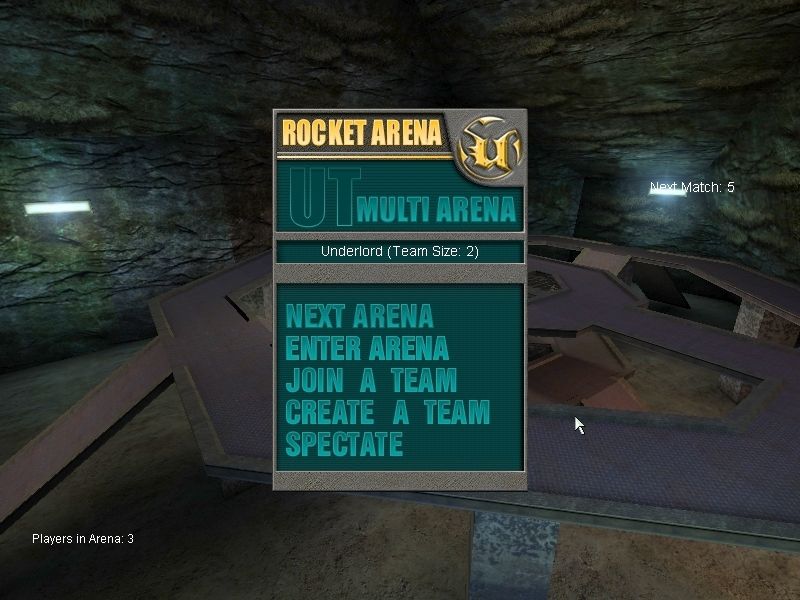Select the Next Arena menu option
This screenshot has width=800, height=600.
pyautogui.click(x=359, y=317)
